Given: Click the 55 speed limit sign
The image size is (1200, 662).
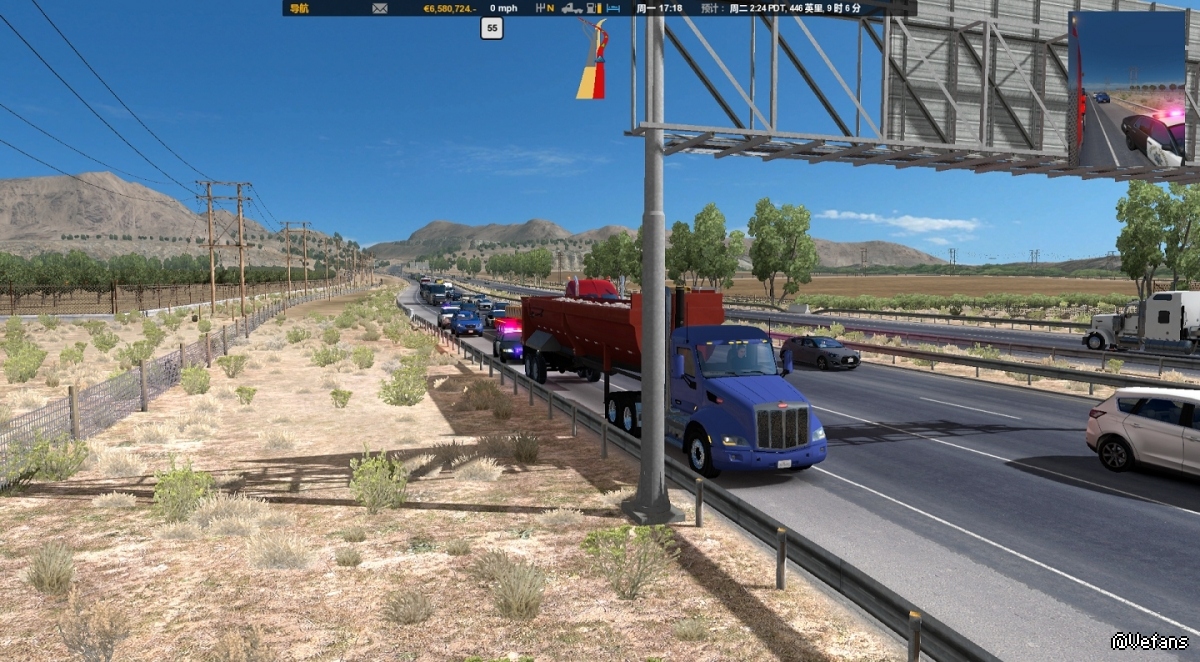Looking at the screenshot, I should [491, 28].
